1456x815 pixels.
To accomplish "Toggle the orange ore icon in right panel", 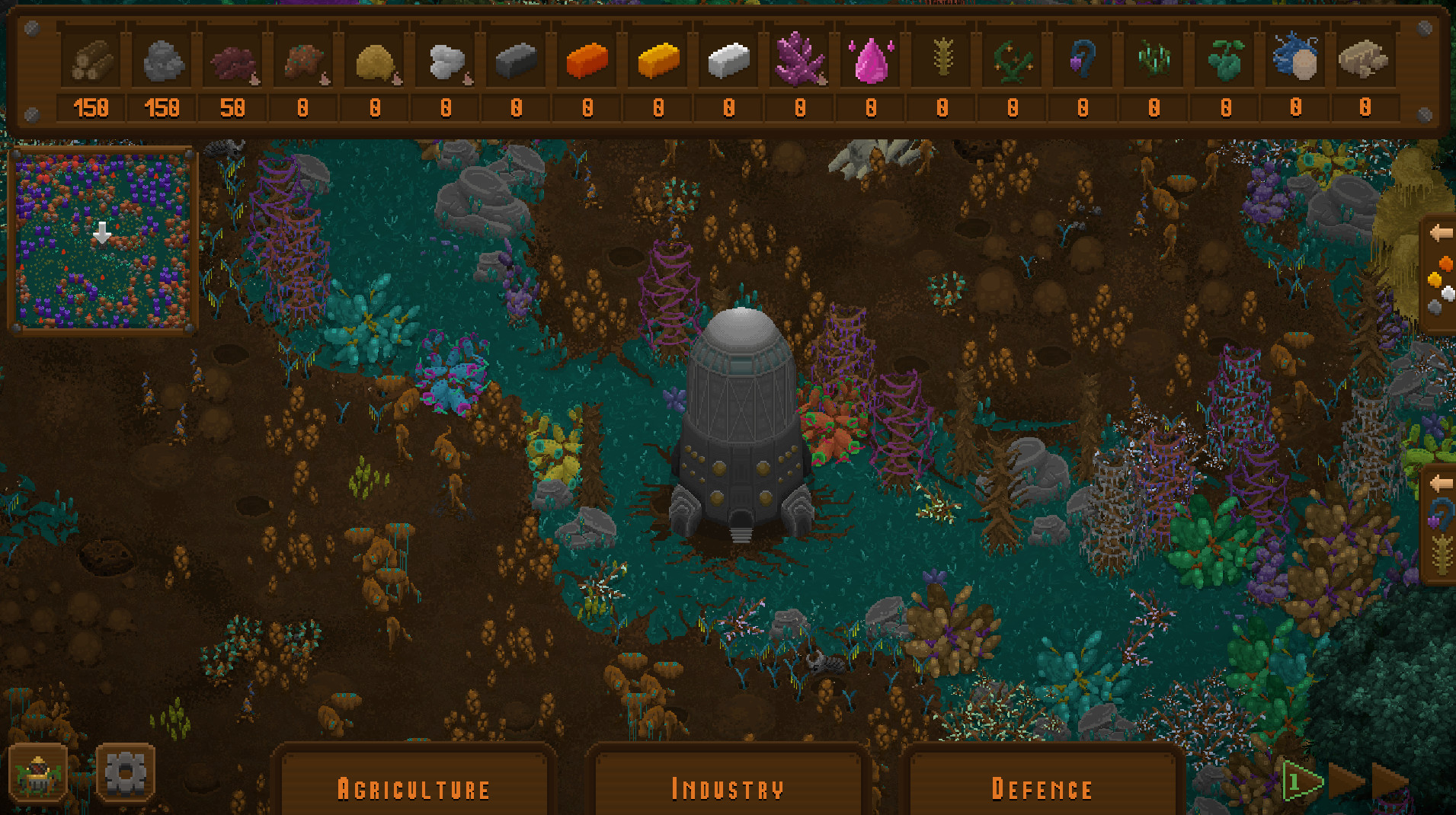I will coord(1445,263).
